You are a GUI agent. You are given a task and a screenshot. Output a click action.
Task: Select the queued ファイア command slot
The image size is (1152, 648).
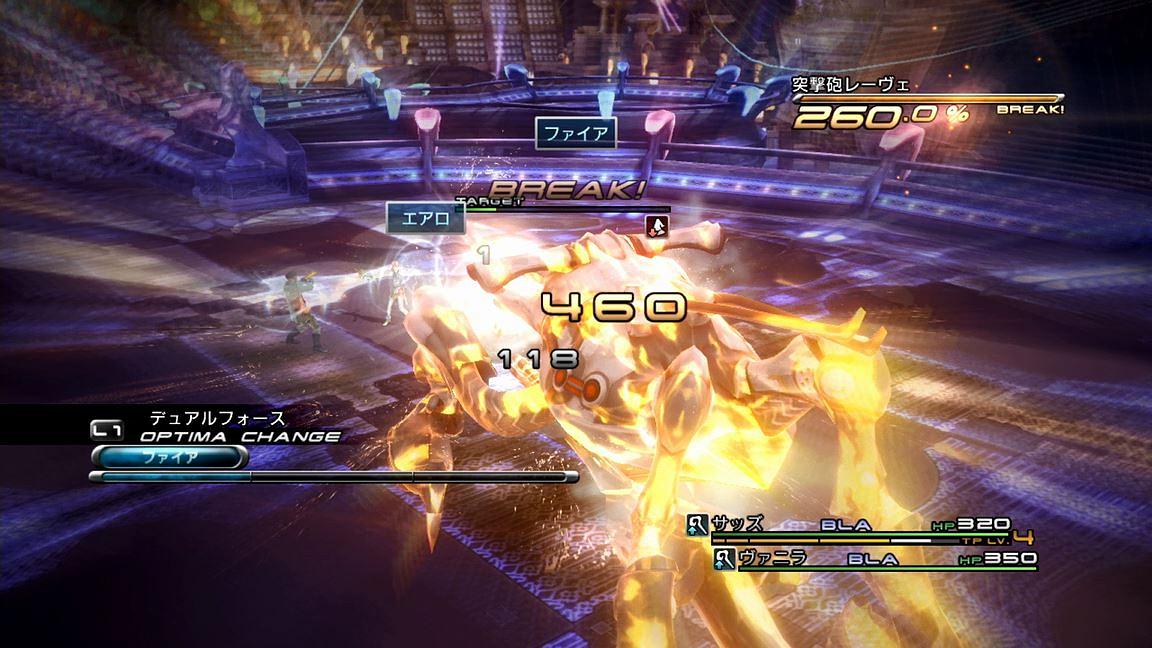[169, 457]
